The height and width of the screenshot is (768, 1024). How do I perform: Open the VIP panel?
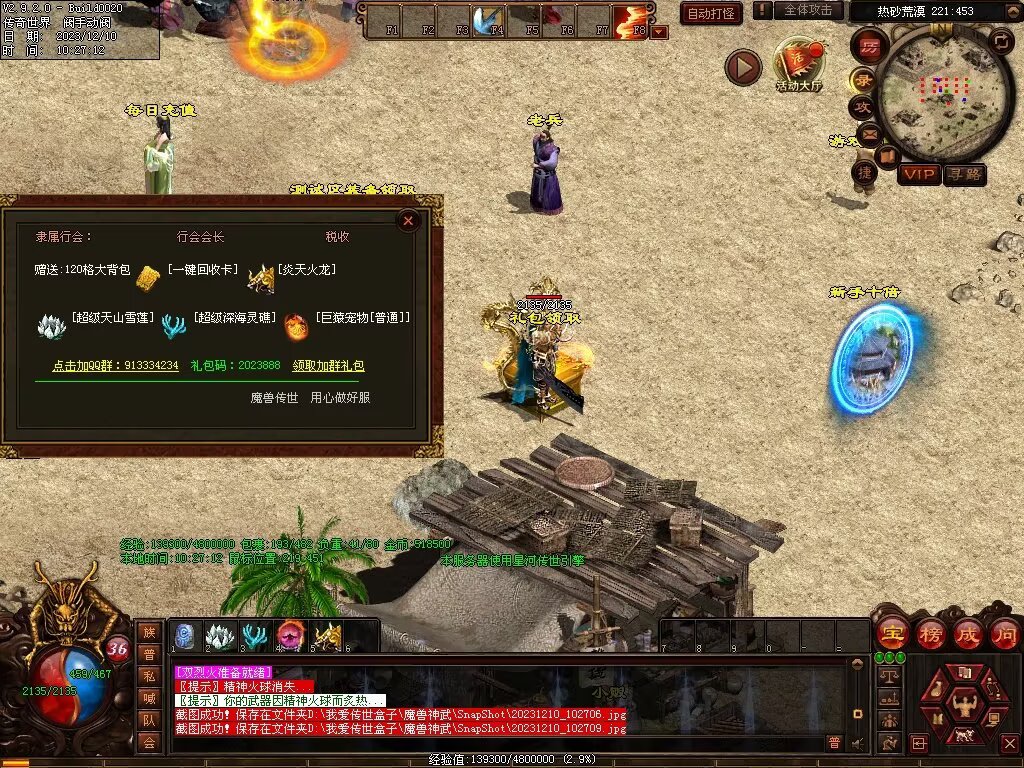tap(918, 174)
